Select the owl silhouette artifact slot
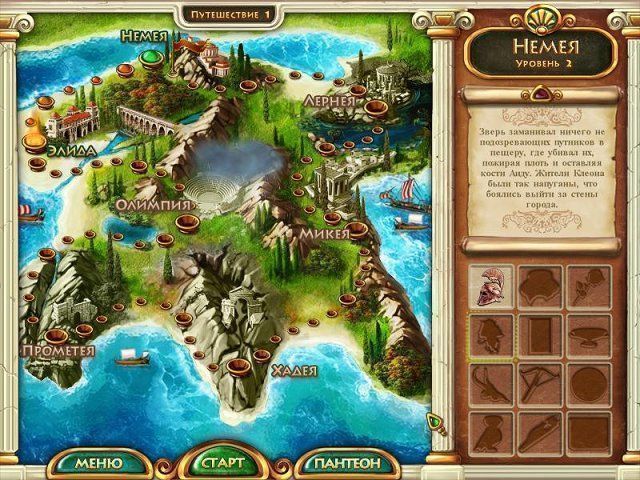 [491, 428]
